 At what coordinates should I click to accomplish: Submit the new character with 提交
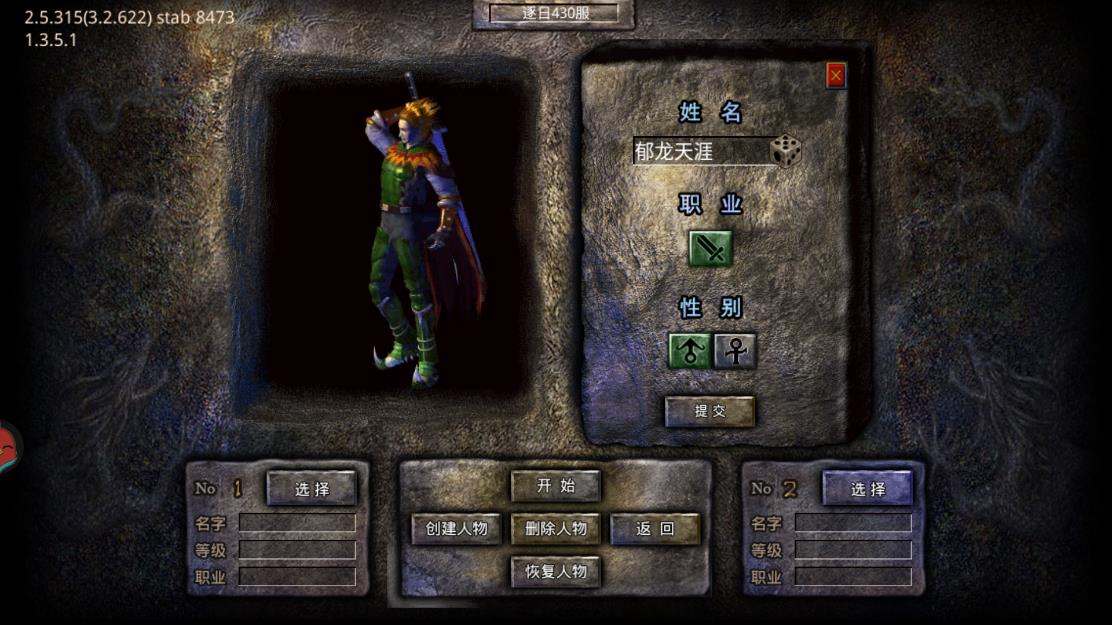[710, 411]
